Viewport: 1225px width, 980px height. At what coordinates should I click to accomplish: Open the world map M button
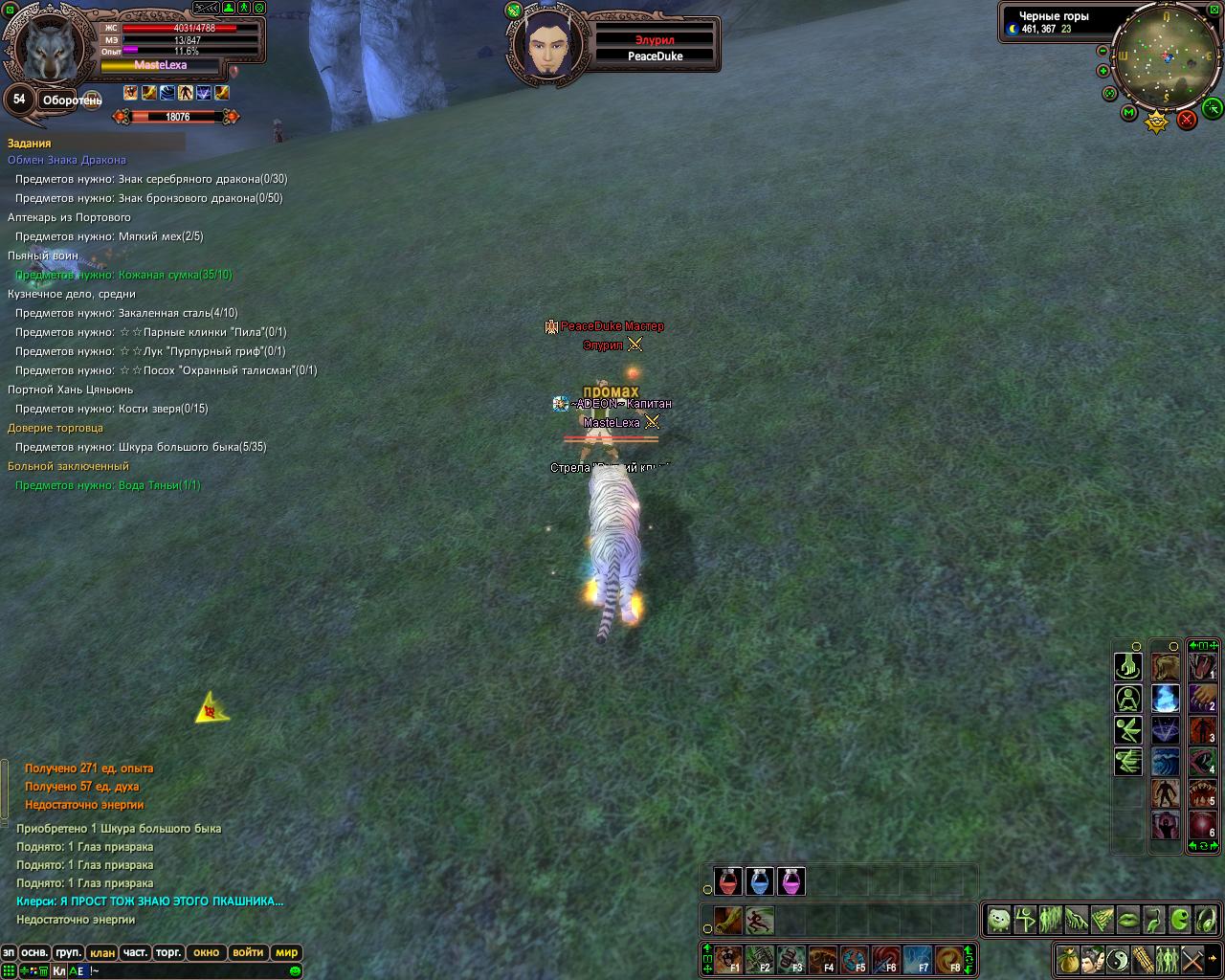pyautogui.click(x=1129, y=113)
